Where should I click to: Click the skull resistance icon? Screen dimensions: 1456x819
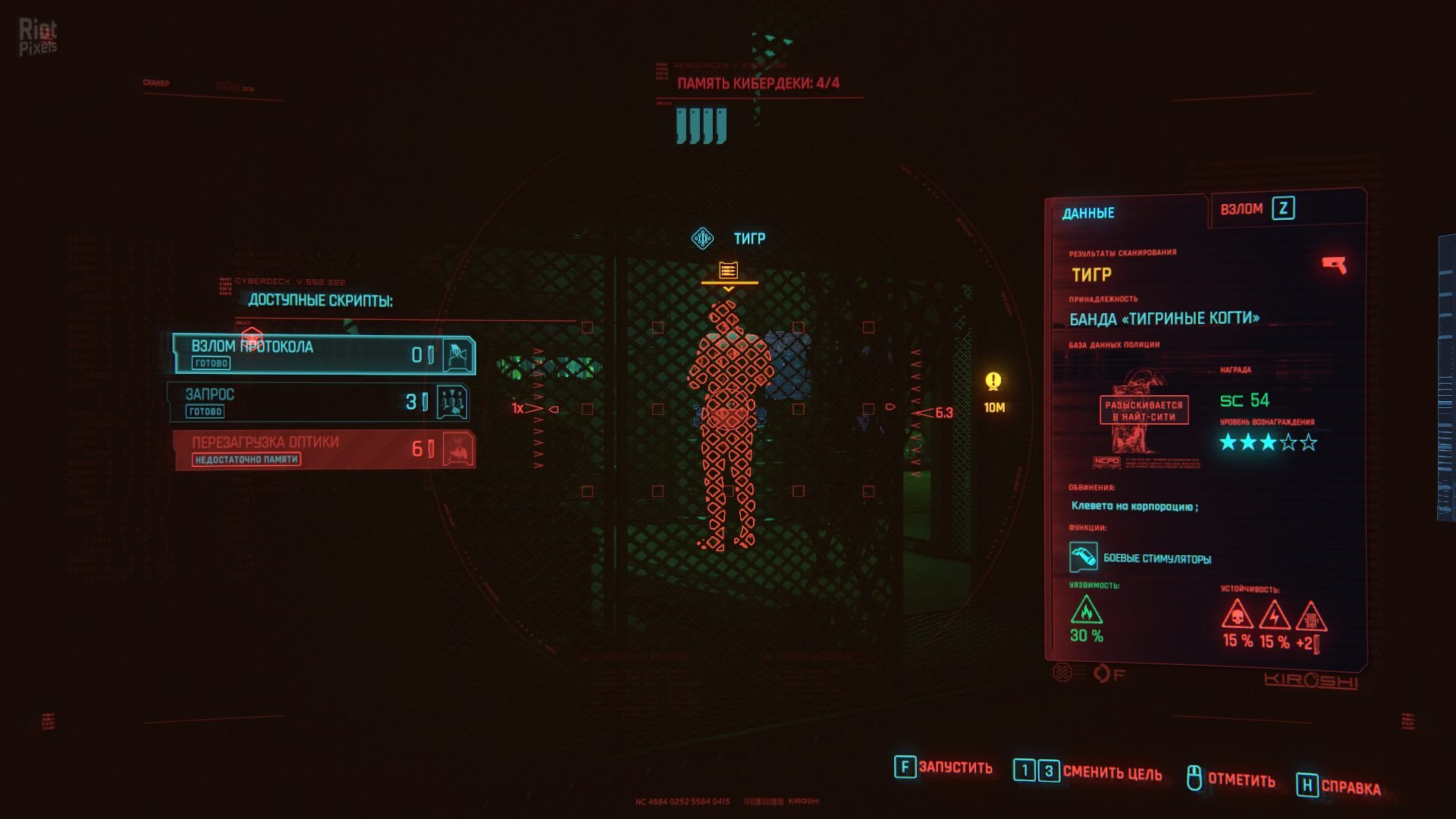(1237, 614)
